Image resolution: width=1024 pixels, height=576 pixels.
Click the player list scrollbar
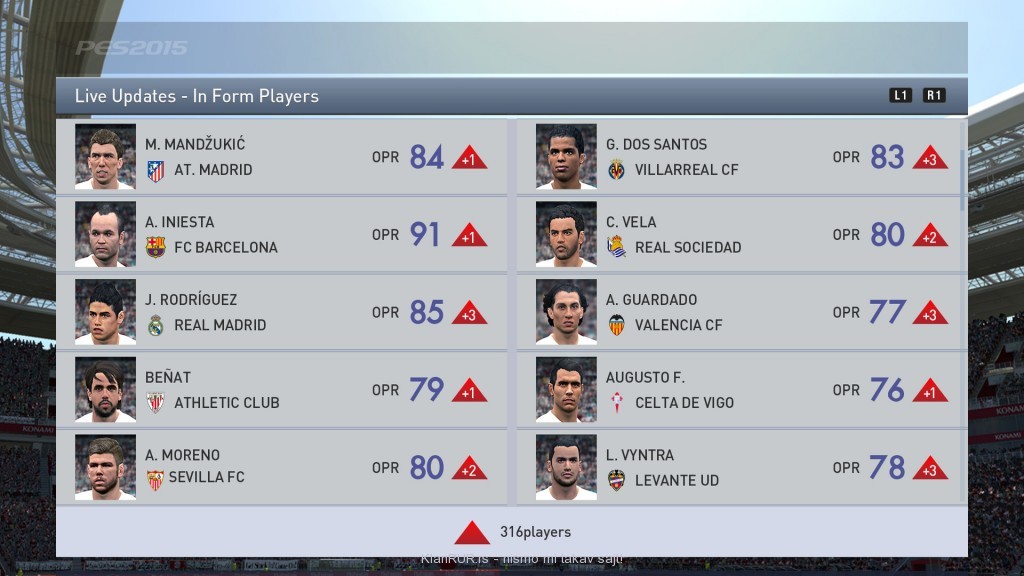click(x=963, y=180)
